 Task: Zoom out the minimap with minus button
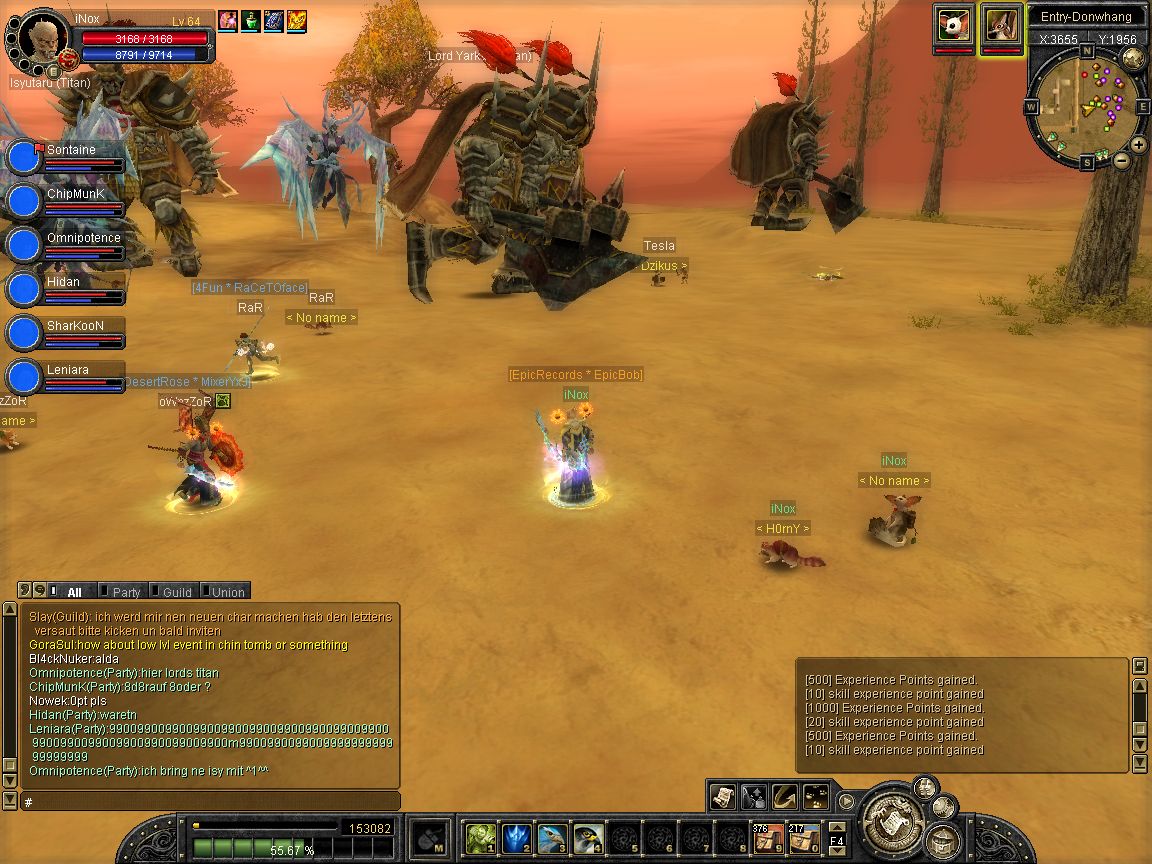click(x=1122, y=160)
